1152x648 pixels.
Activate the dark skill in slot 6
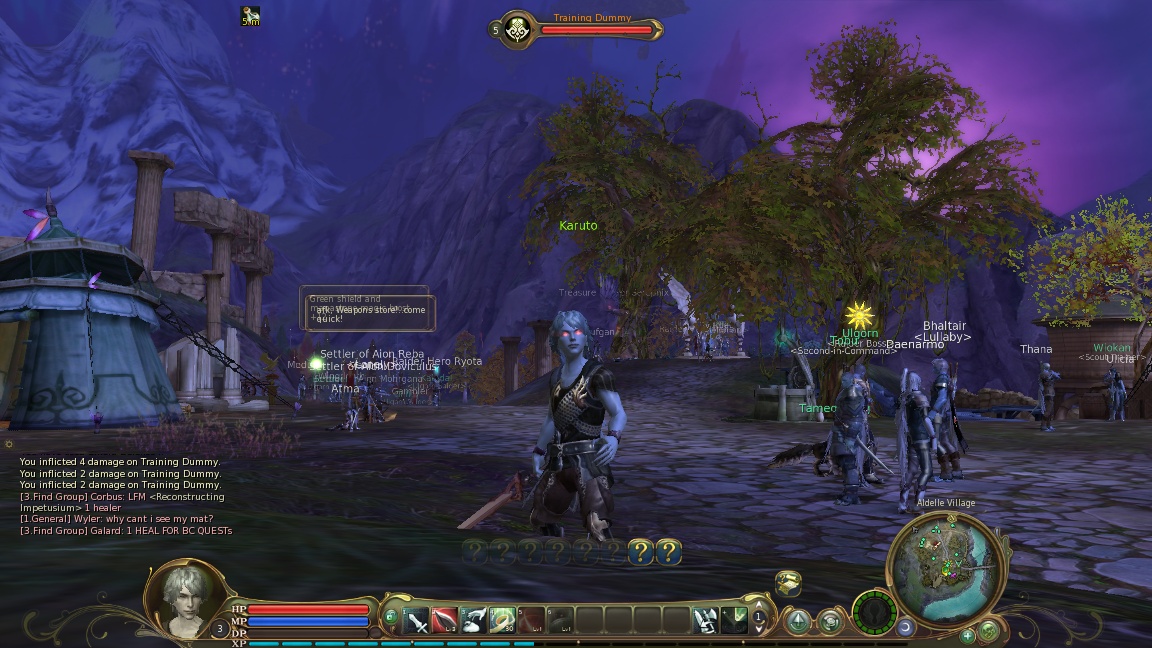point(560,621)
